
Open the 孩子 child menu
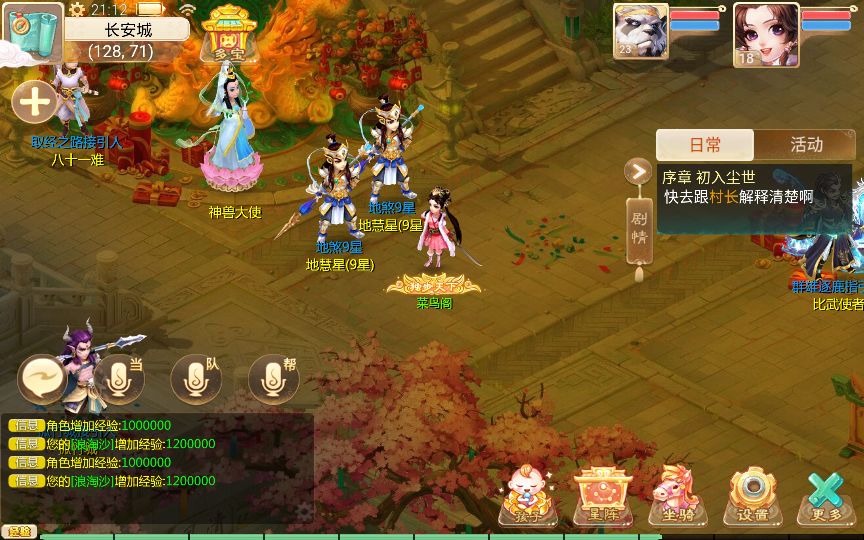coord(528,496)
